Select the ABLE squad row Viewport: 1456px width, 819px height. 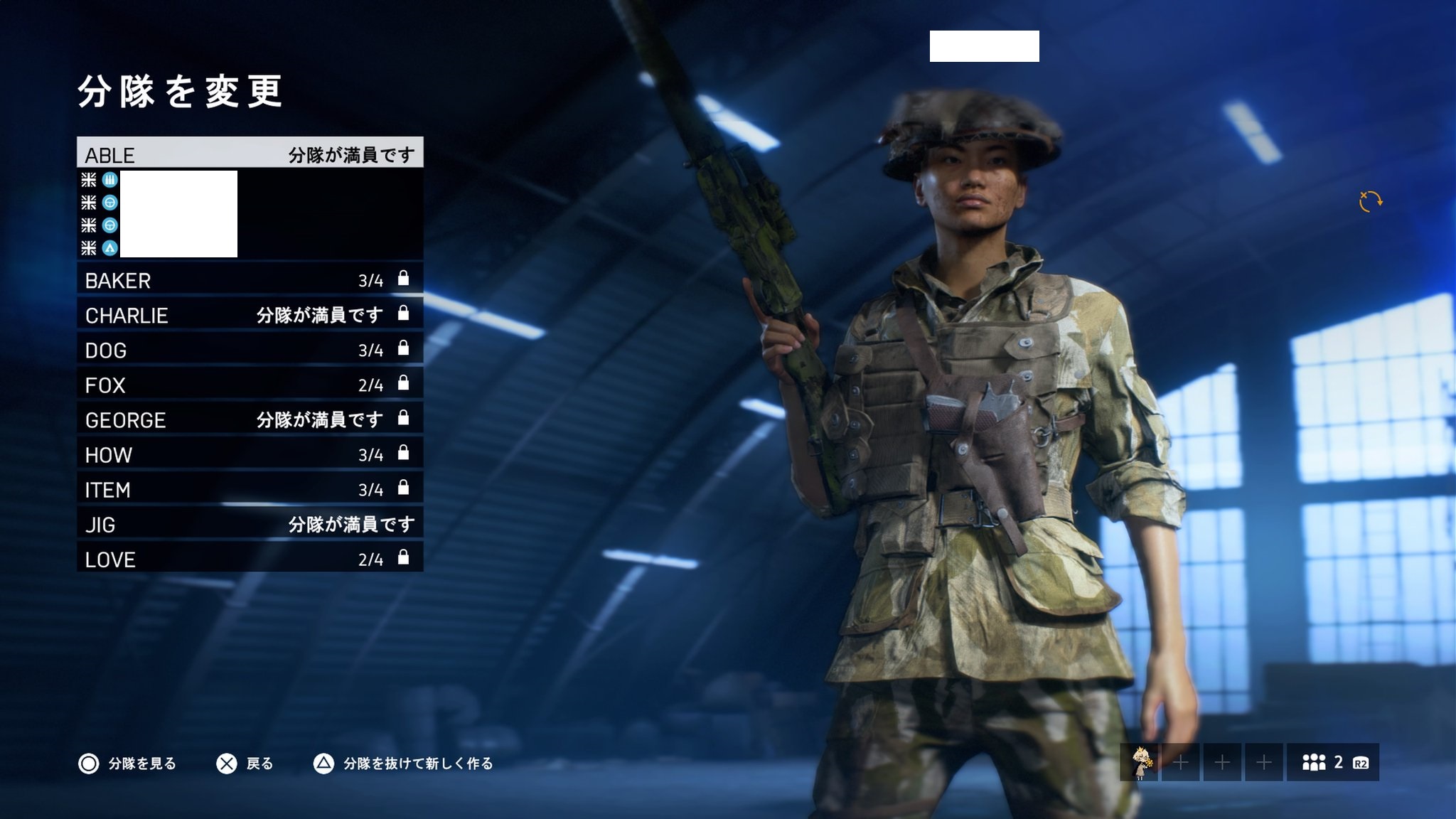click(x=250, y=154)
